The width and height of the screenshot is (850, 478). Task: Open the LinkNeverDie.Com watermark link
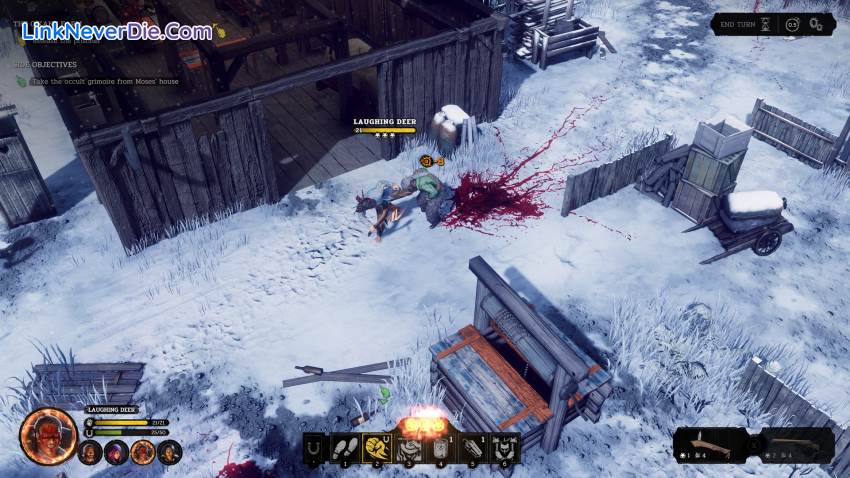(x=116, y=31)
